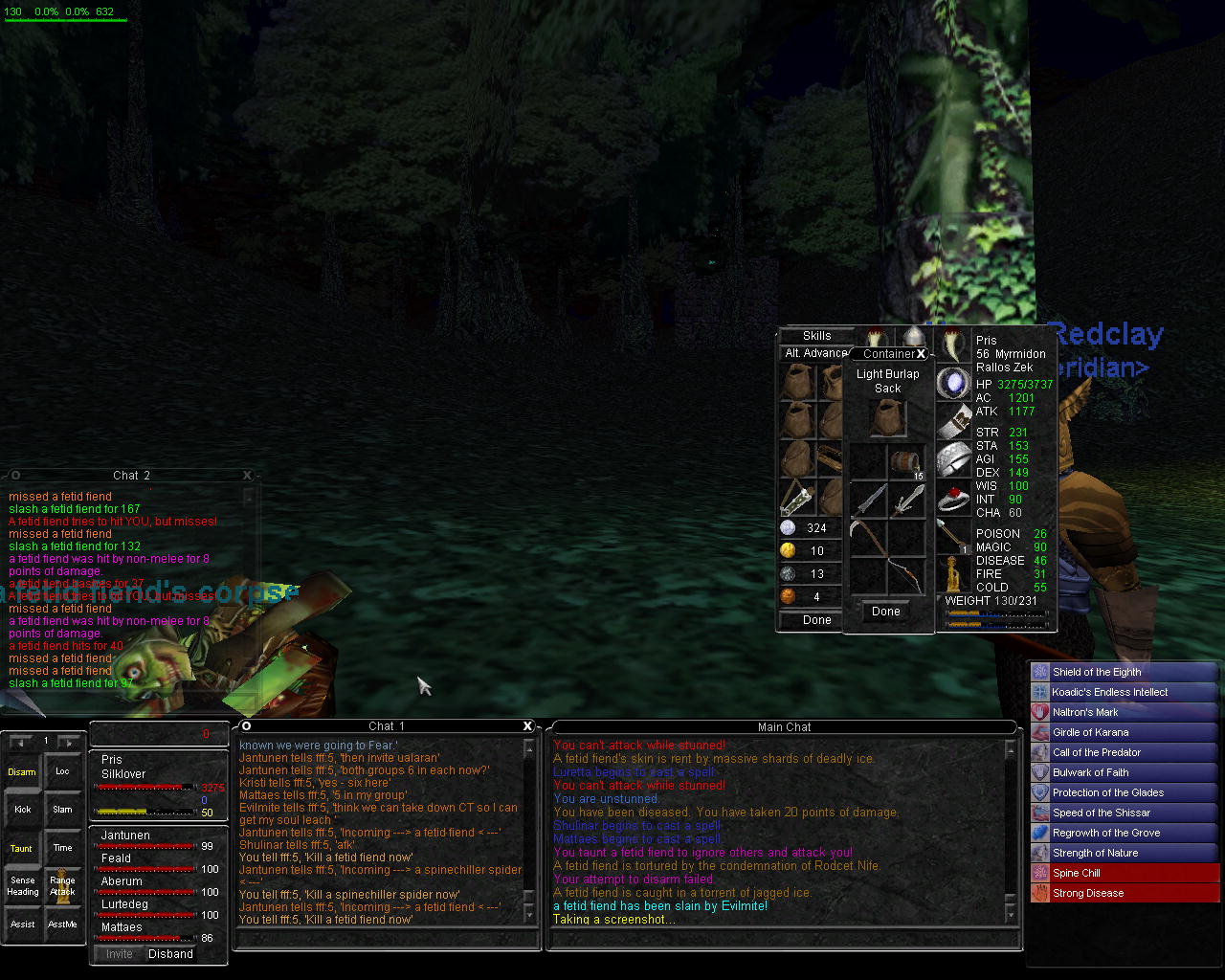This screenshot has height=980, width=1225.
Task: Target group member Jantunen
Action: [x=125, y=835]
